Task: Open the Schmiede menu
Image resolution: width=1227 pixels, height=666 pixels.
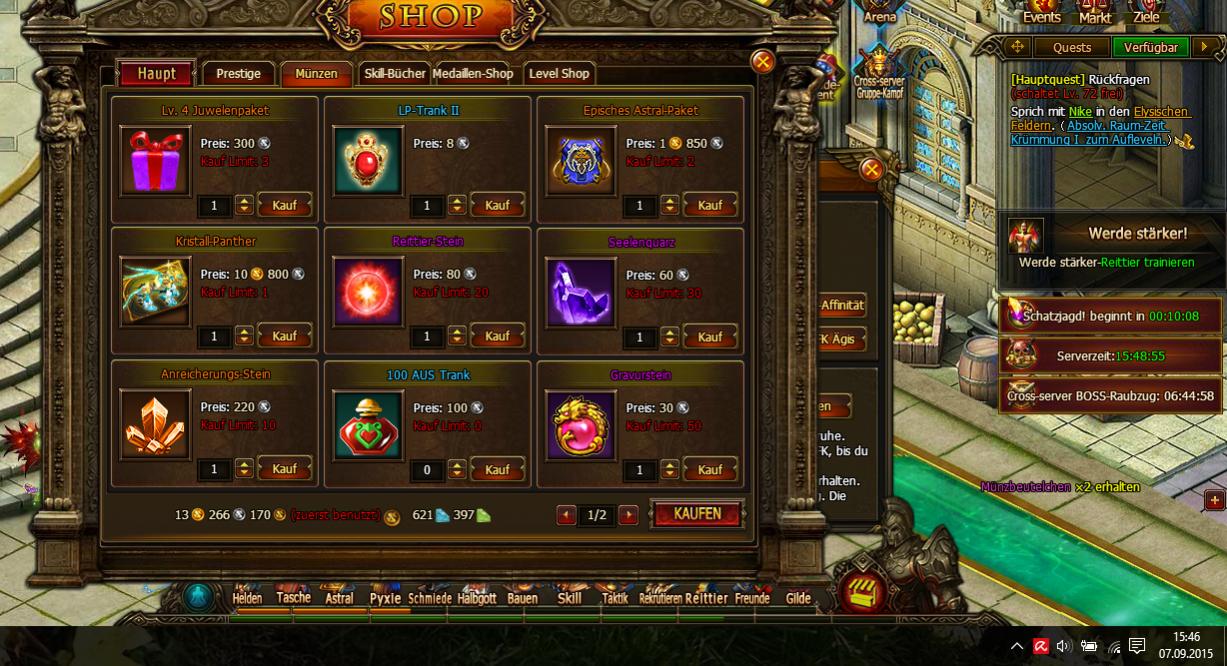Action: pos(430,598)
